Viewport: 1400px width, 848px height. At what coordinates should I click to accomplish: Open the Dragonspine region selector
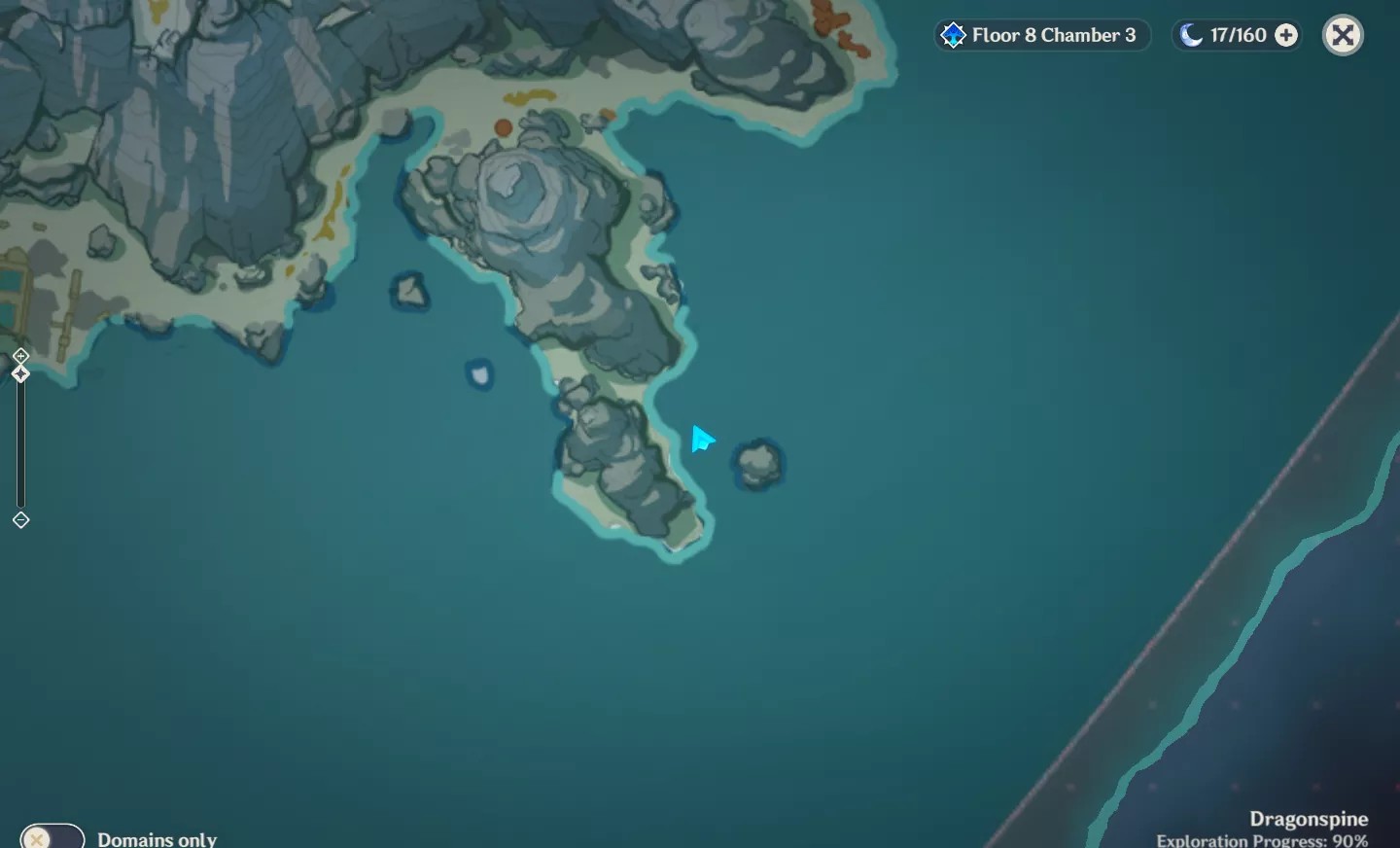coord(1308,820)
